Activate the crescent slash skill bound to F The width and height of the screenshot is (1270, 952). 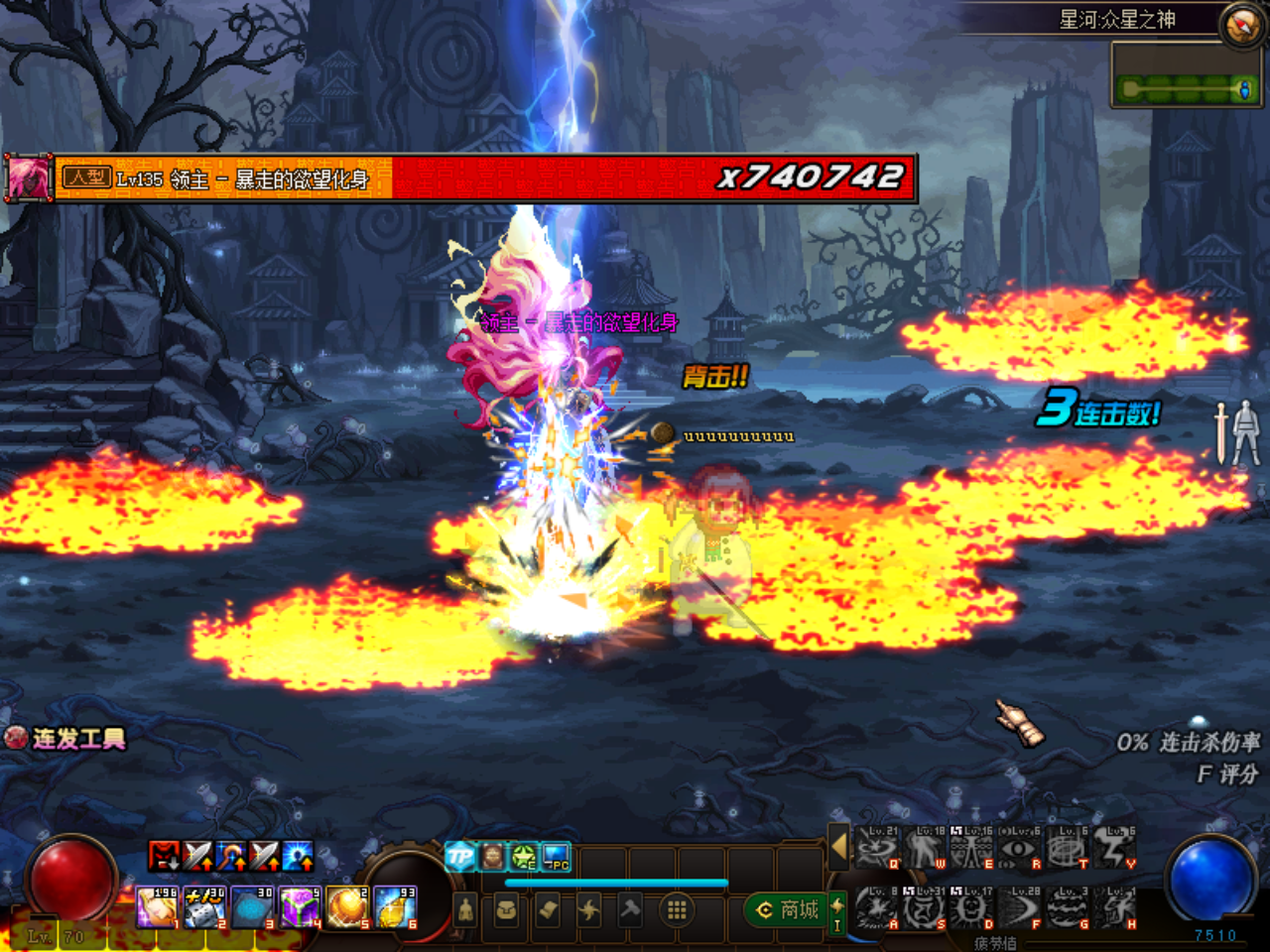[1020, 908]
